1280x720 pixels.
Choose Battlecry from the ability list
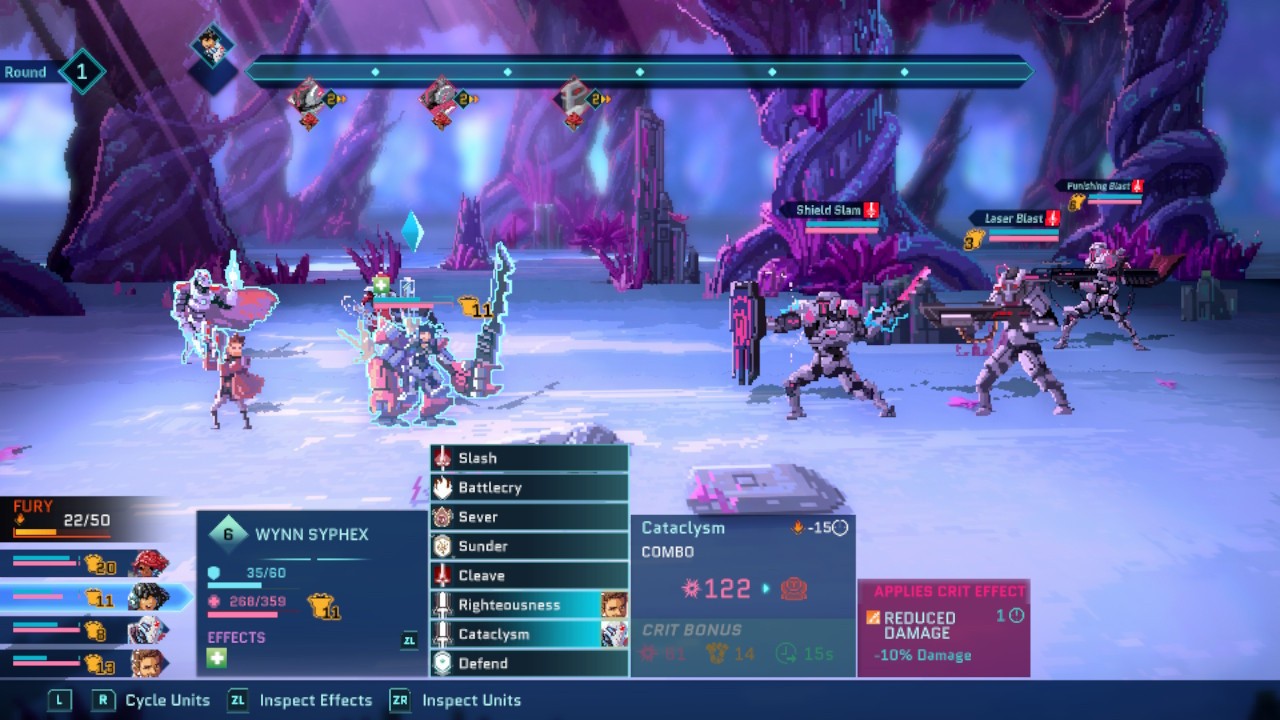tap(529, 487)
